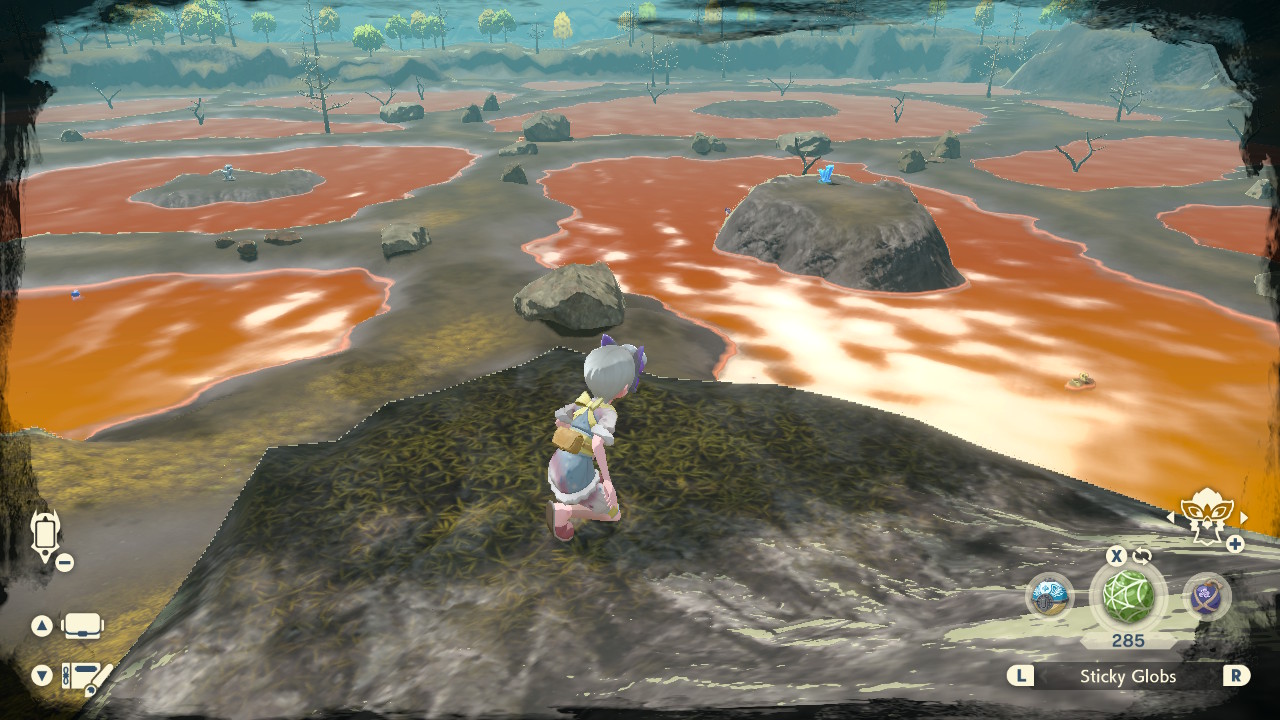
Task: Select the Sticky Globs item
Action: (1128, 597)
